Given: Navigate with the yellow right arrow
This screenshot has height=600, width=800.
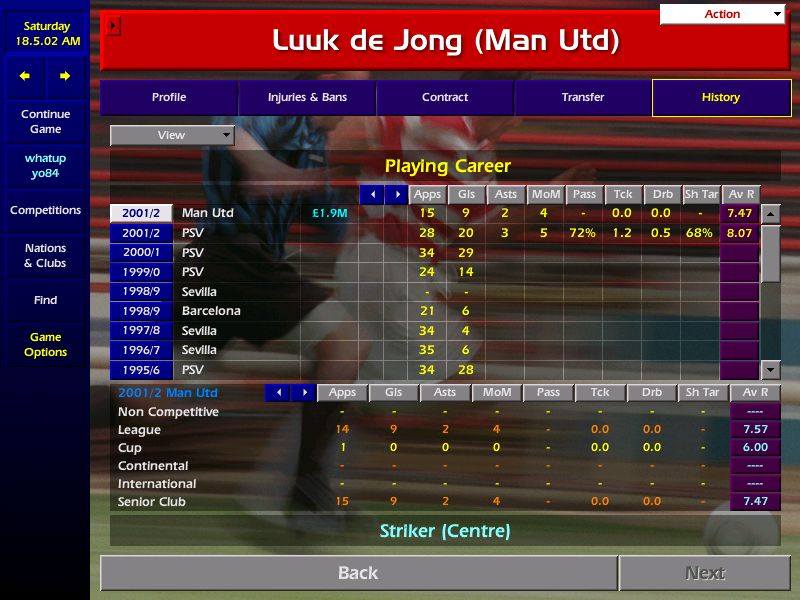Looking at the screenshot, I should [65, 76].
